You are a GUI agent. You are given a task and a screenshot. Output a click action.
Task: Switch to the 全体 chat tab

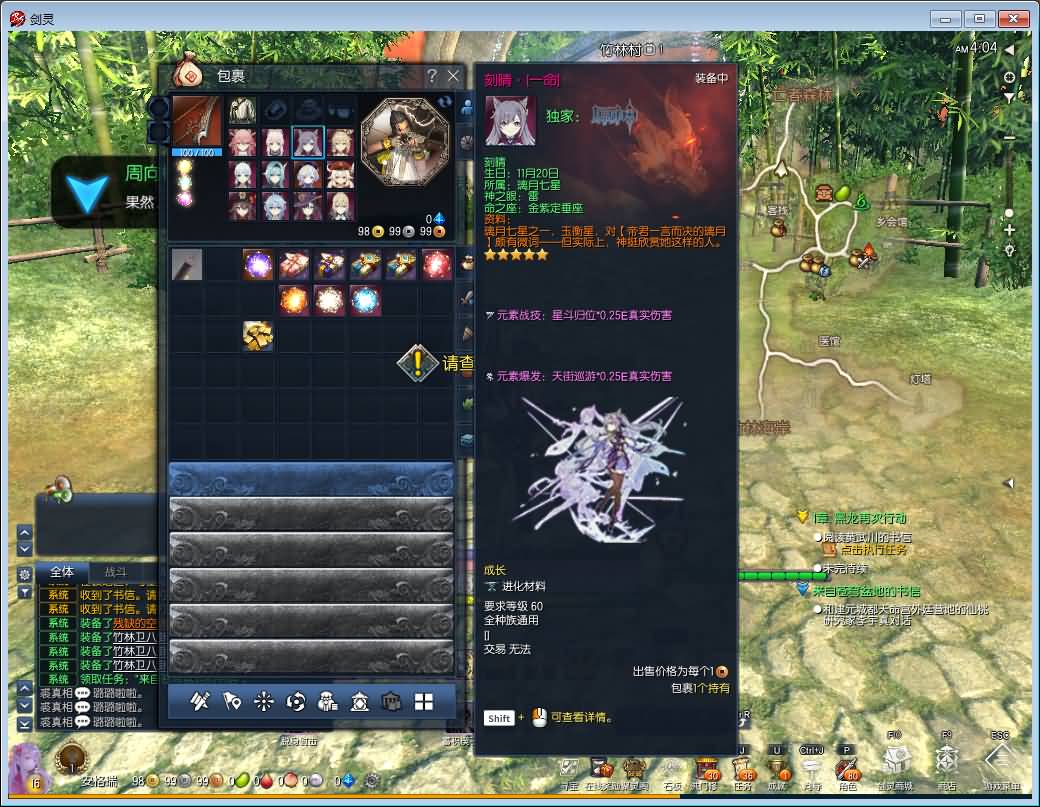click(x=62, y=572)
